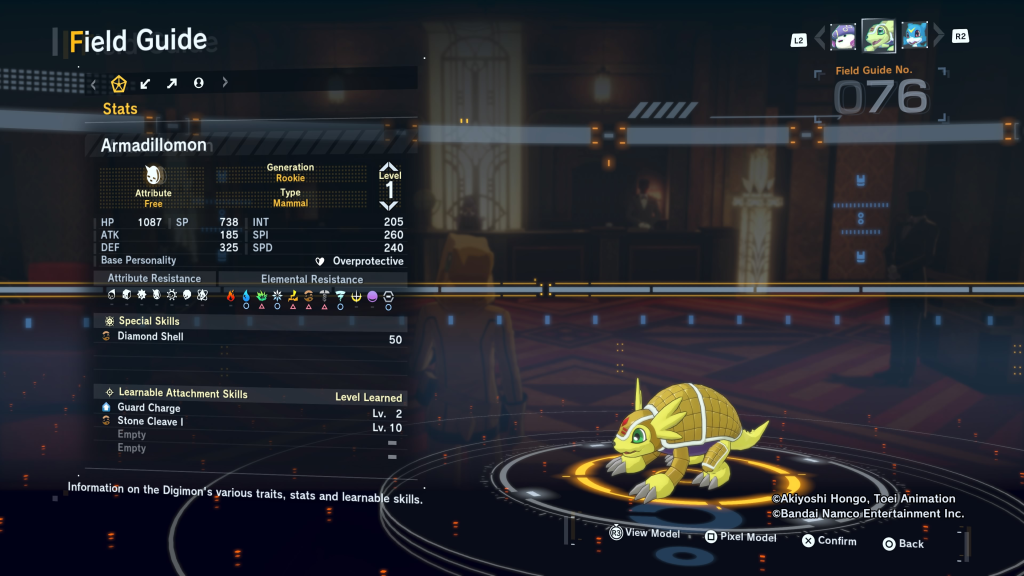This screenshot has height=576, width=1024.
Task: Select the Stats pentagon tab
Action: tap(119, 83)
